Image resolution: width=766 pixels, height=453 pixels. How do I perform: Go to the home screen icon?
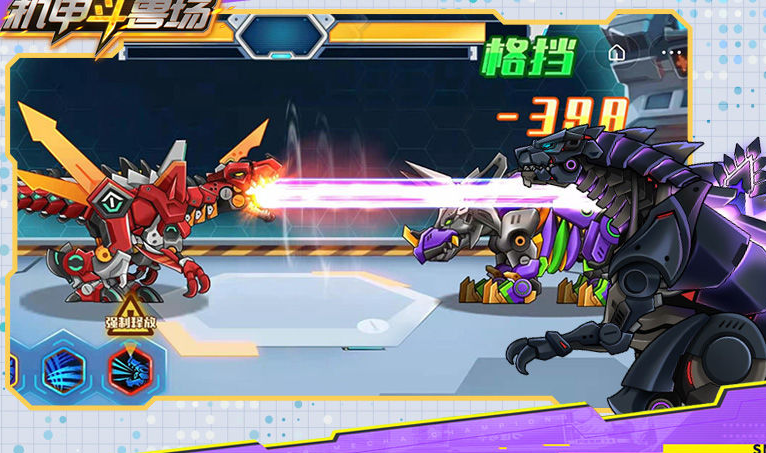[x=617, y=50]
